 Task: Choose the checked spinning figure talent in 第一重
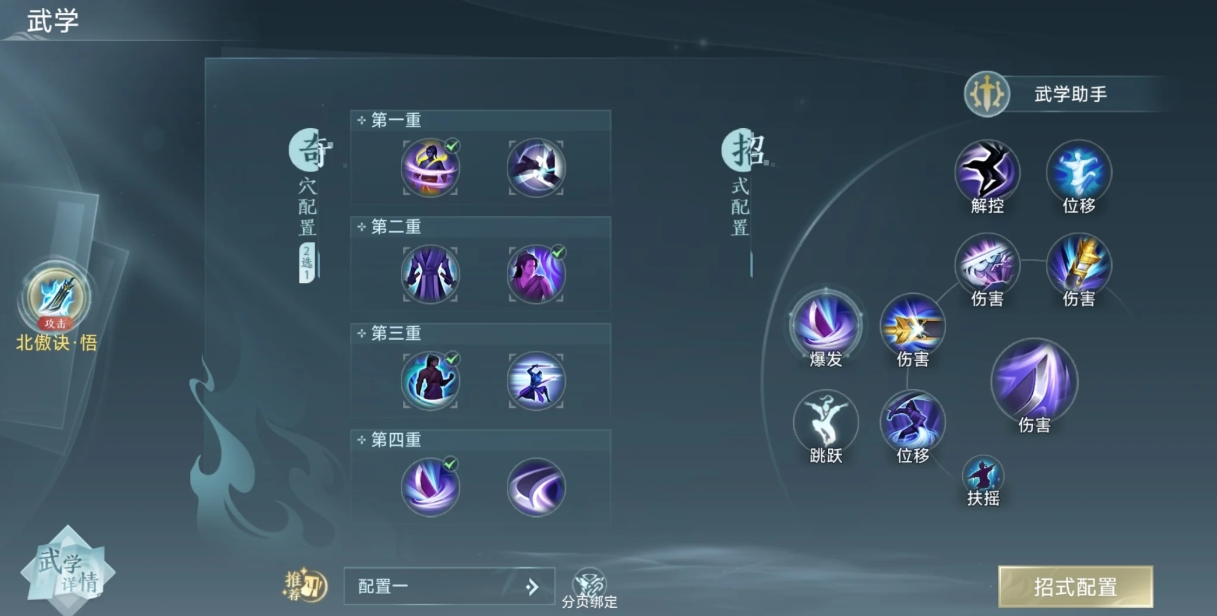pyautogui.click(x=430, y=167)
